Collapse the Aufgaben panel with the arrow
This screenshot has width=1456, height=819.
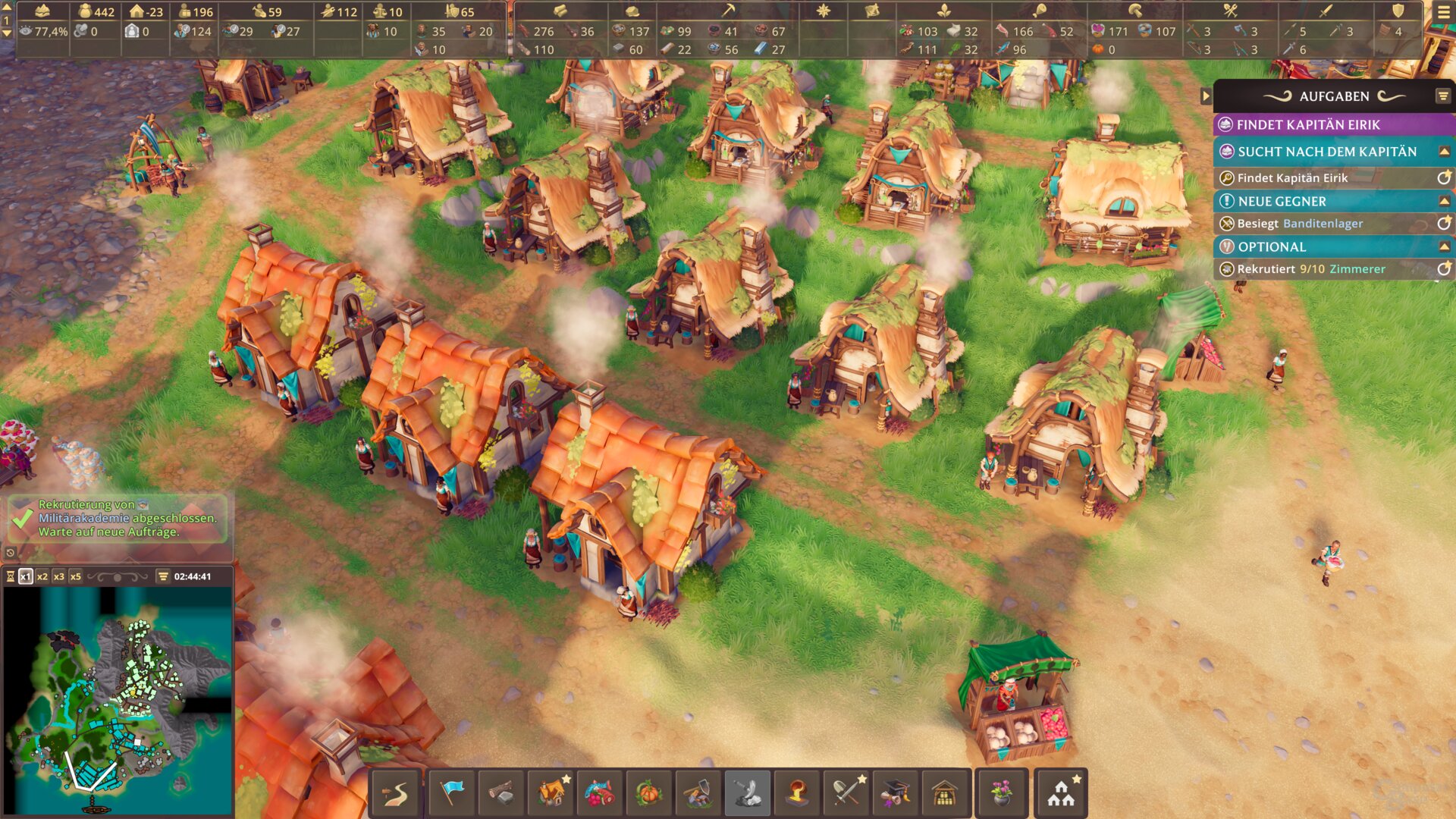[x=1206, y=96]
